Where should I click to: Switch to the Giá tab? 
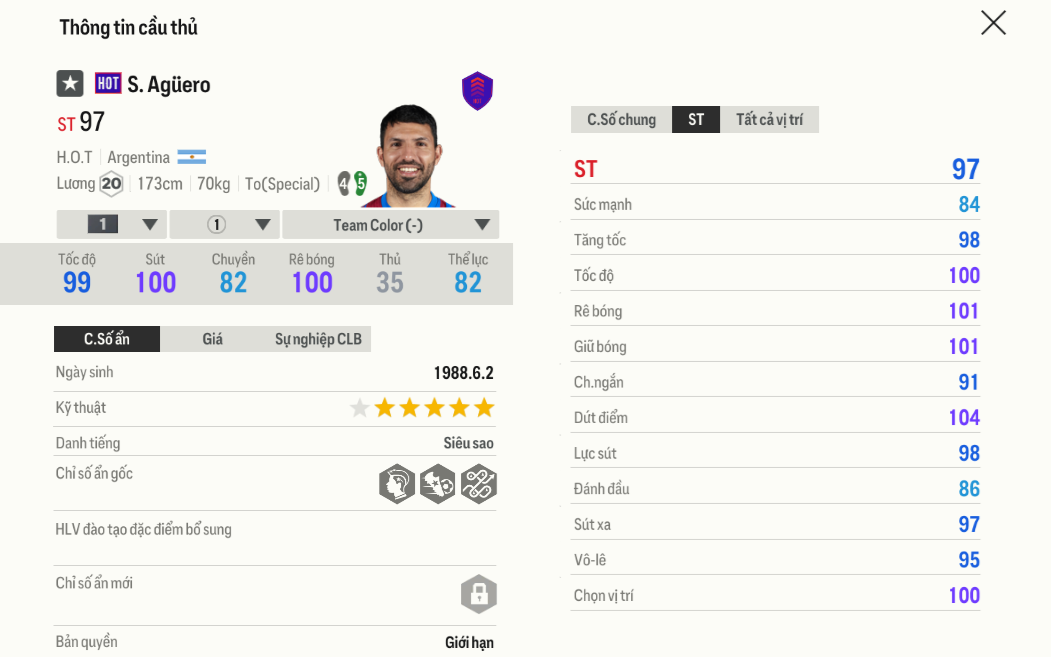coord(213,339)
